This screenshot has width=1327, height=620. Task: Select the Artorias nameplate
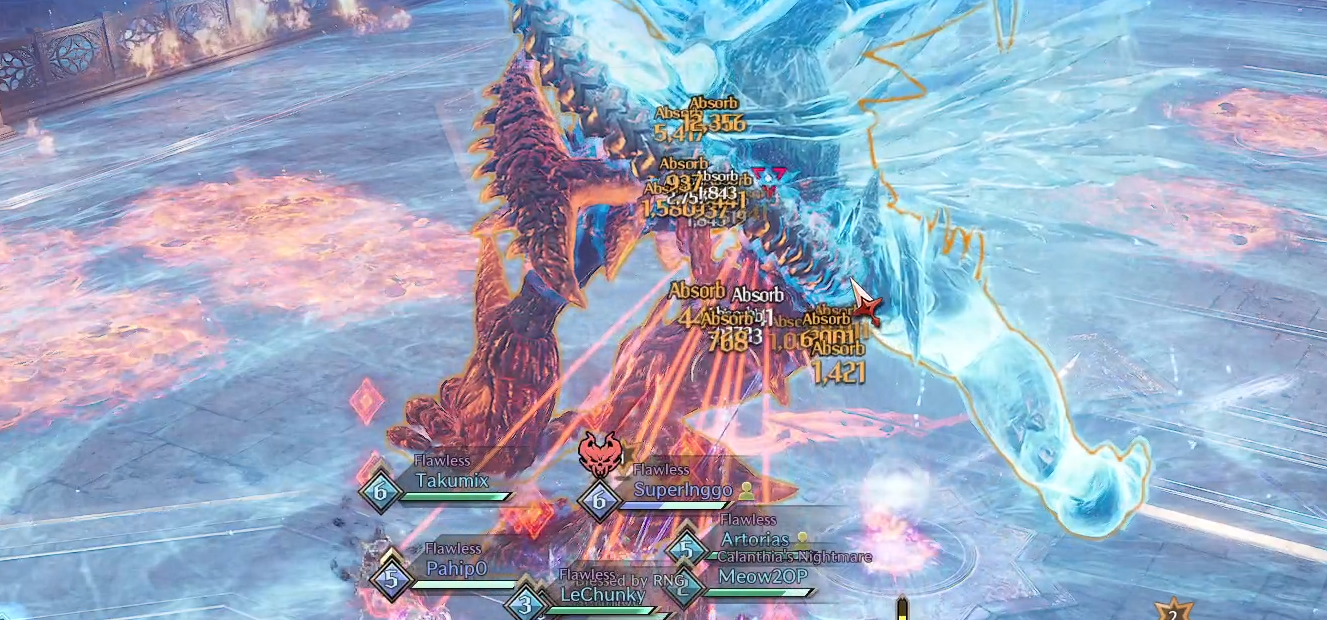click(755, 540)
